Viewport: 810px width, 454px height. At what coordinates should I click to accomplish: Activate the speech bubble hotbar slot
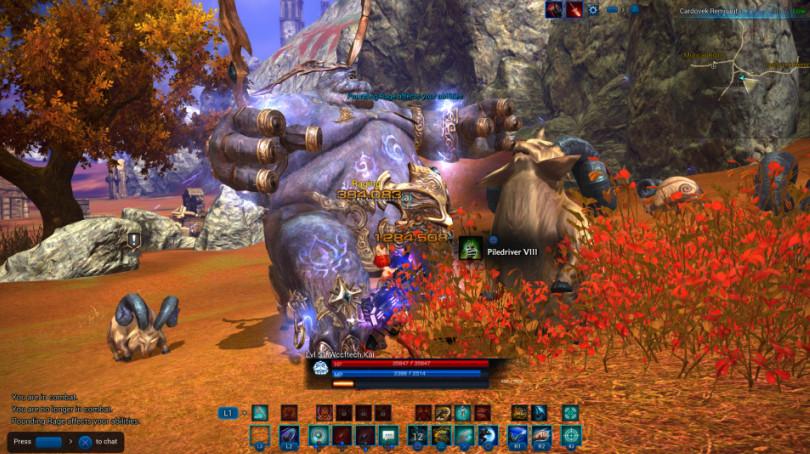(389, 435)
